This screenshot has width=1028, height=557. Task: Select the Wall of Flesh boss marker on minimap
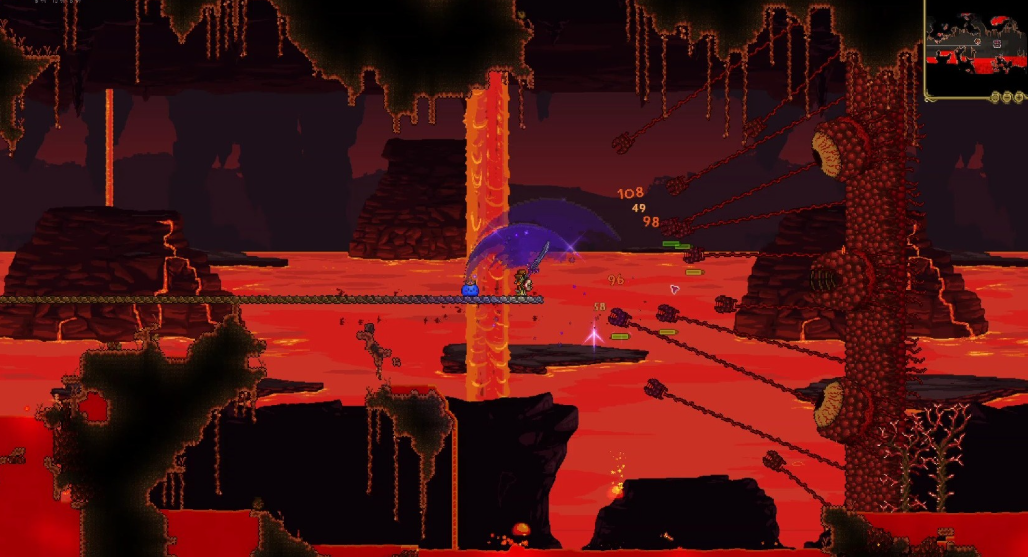click(997, 44)
